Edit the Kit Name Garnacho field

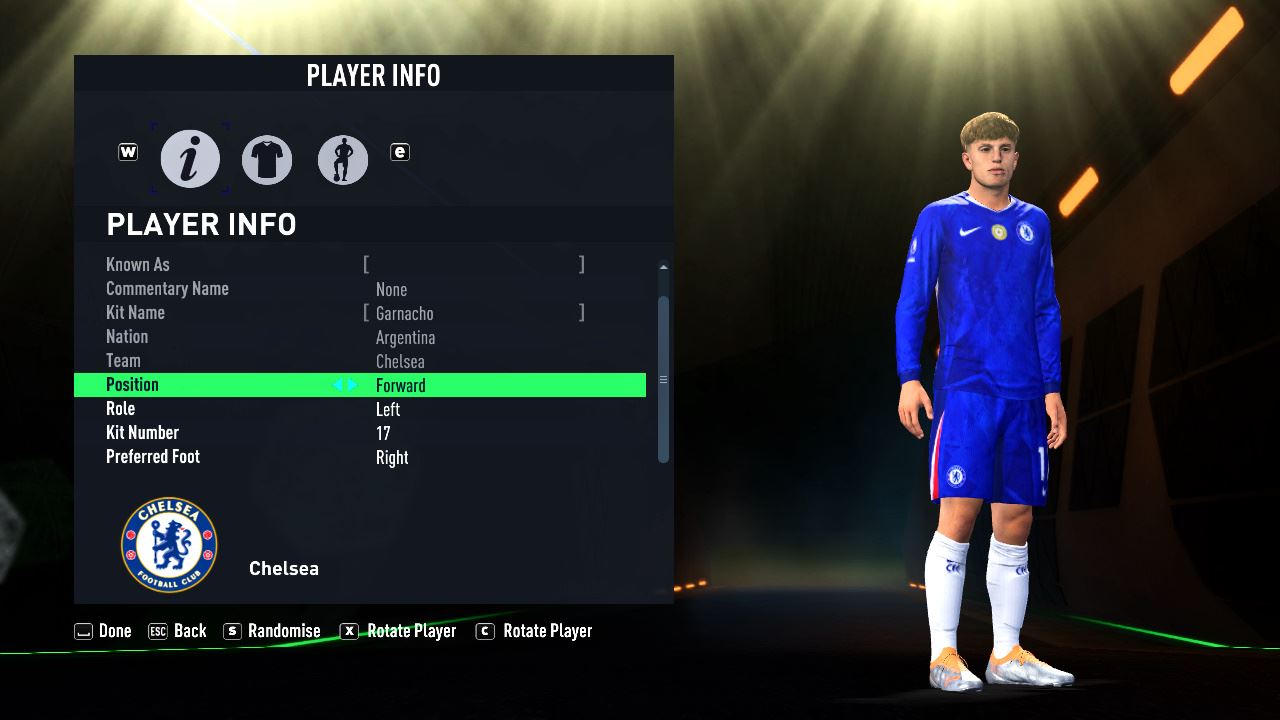click(x=473, y=313)
